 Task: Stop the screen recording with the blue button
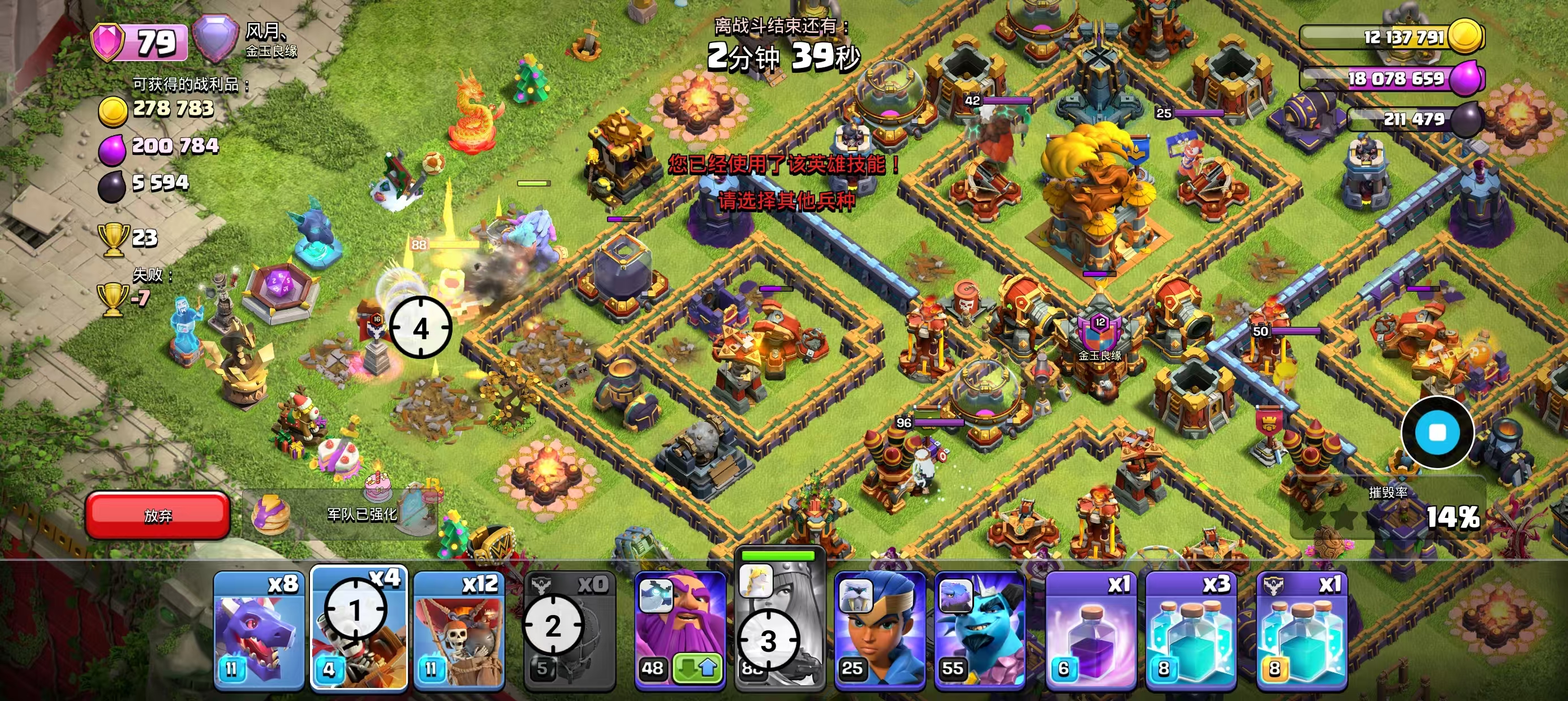click(x=1437, y=432)
